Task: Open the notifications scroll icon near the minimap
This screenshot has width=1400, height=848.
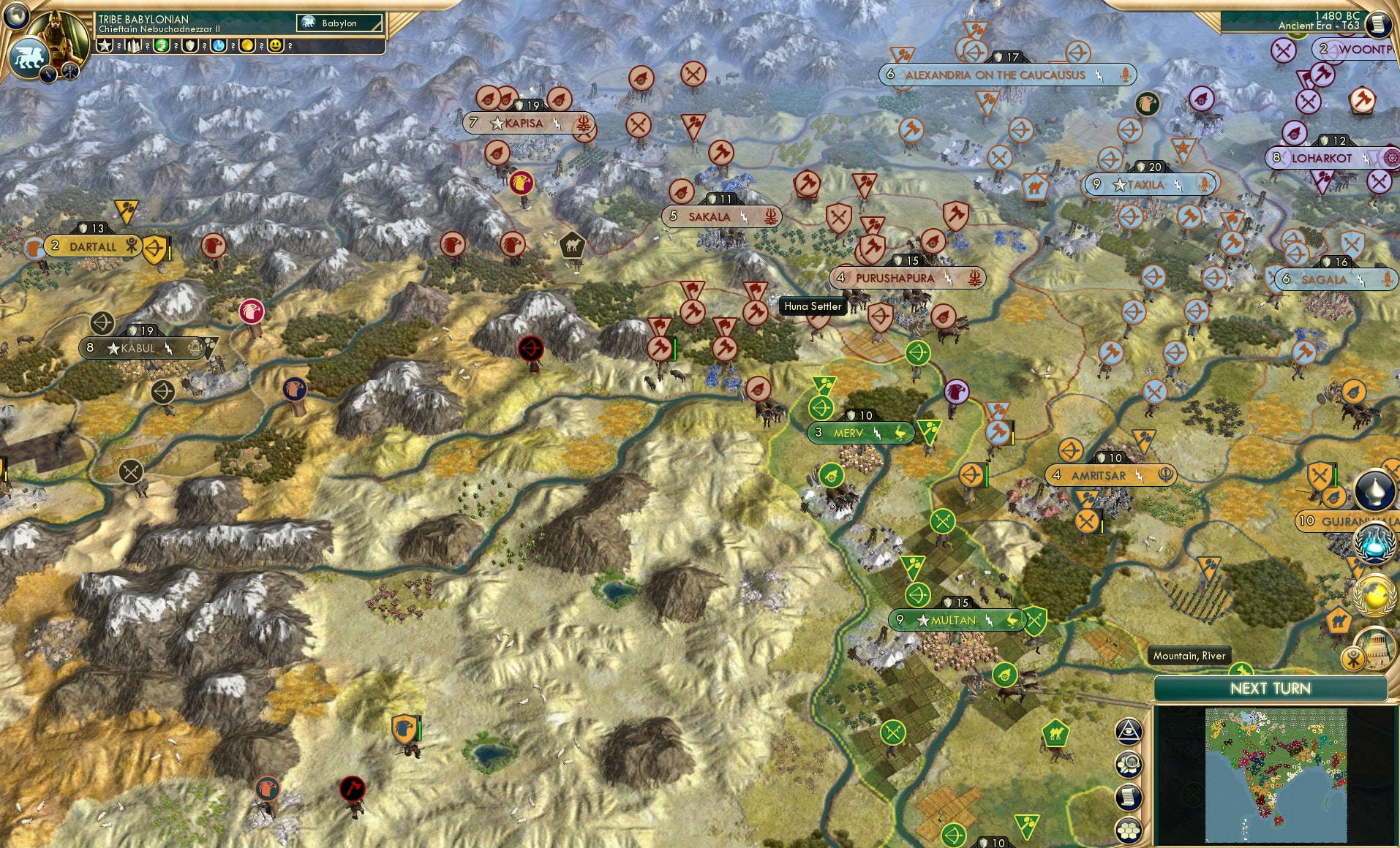Action: [1129, 797]
